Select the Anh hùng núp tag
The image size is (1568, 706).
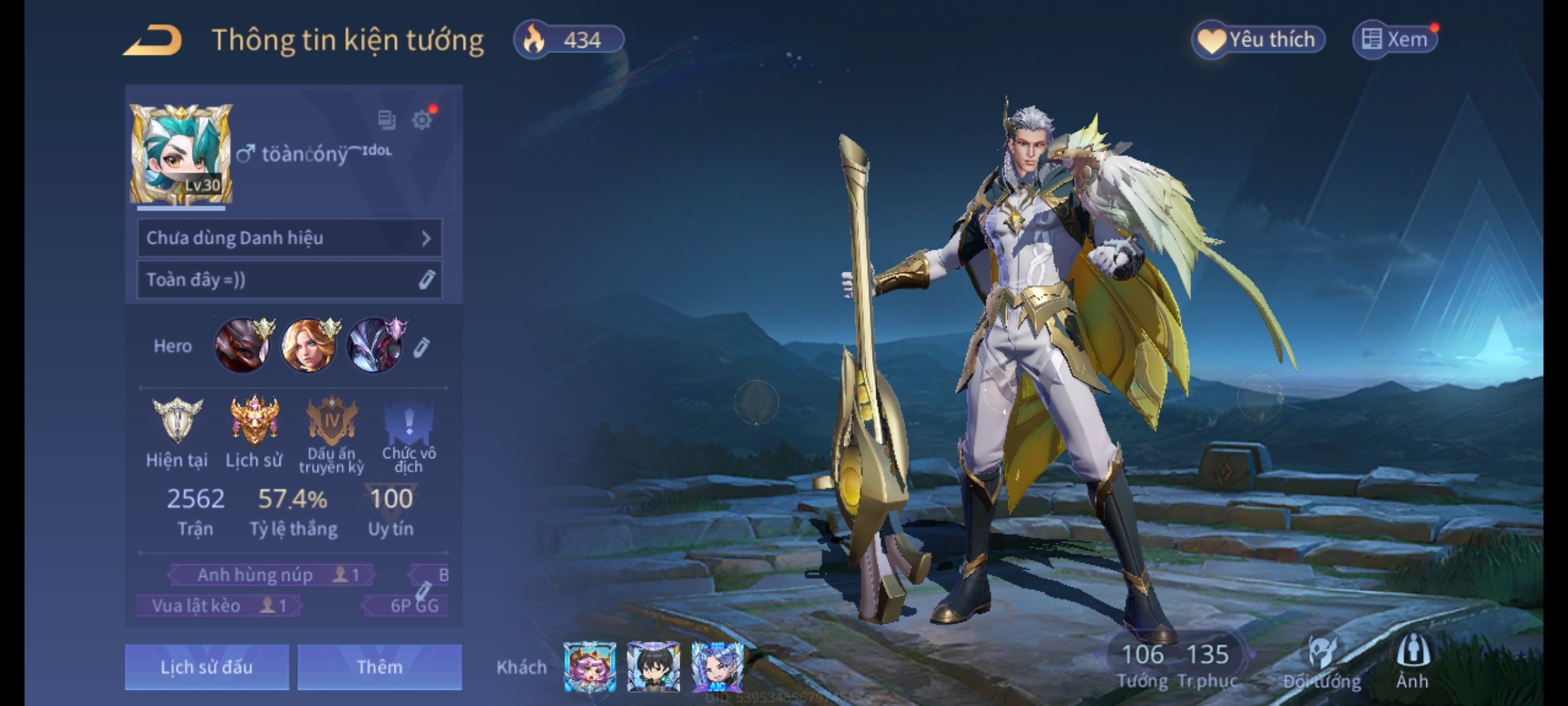pos(271,575)
